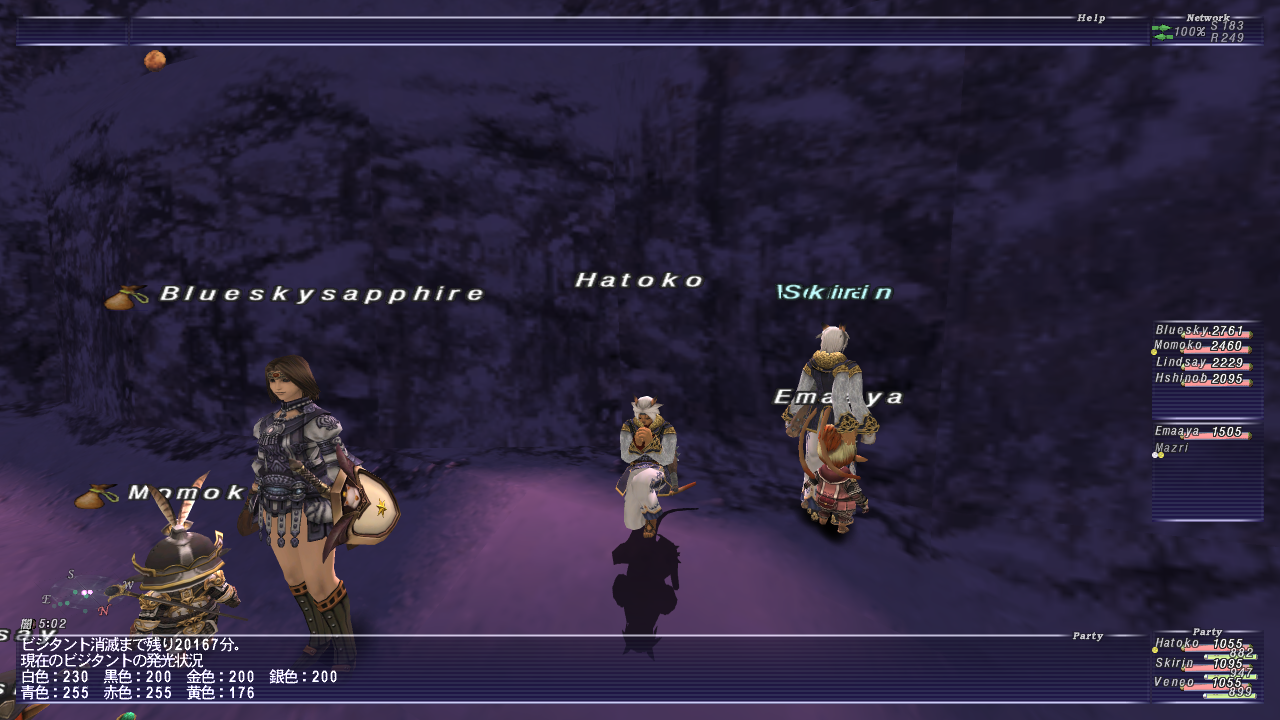Click the chat log showing Visitant status

tap(180, 668)
